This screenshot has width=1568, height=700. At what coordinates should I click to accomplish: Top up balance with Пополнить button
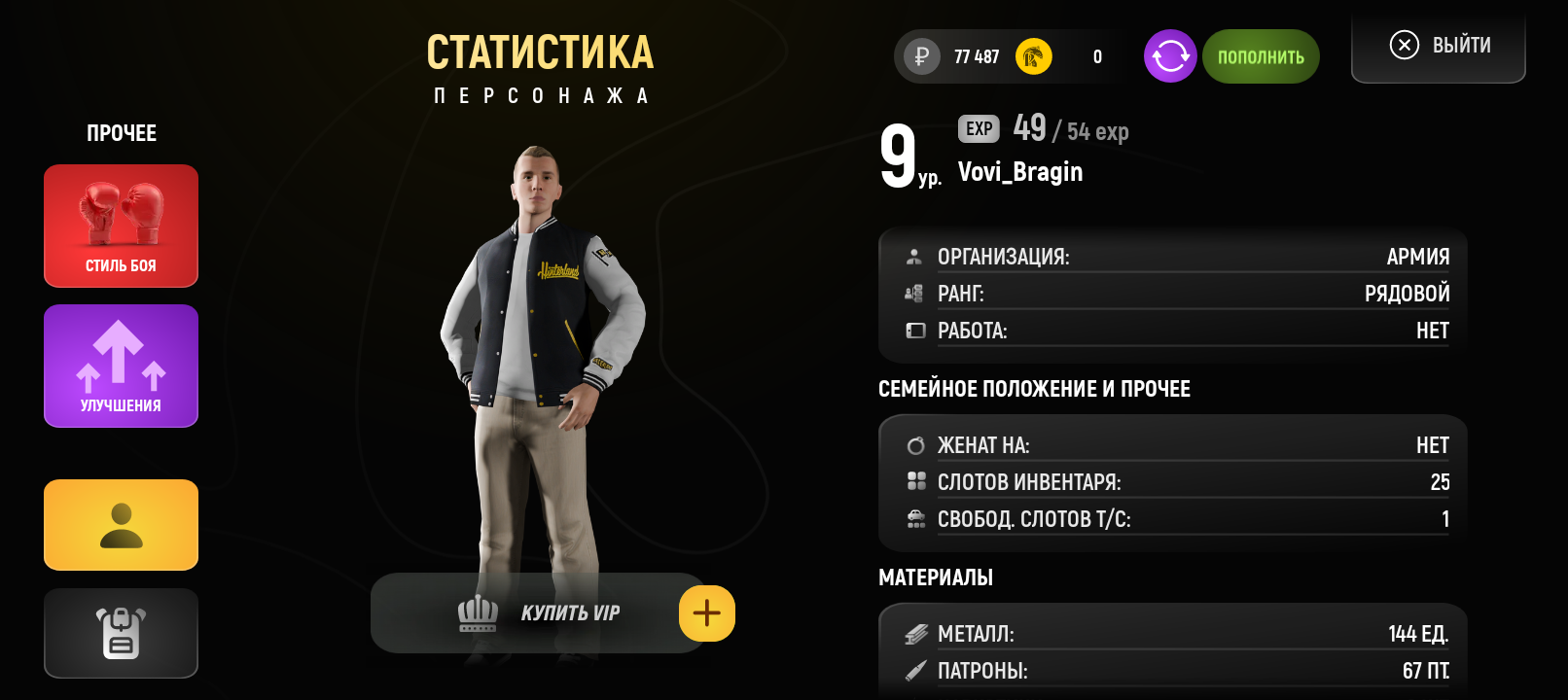1261,56
